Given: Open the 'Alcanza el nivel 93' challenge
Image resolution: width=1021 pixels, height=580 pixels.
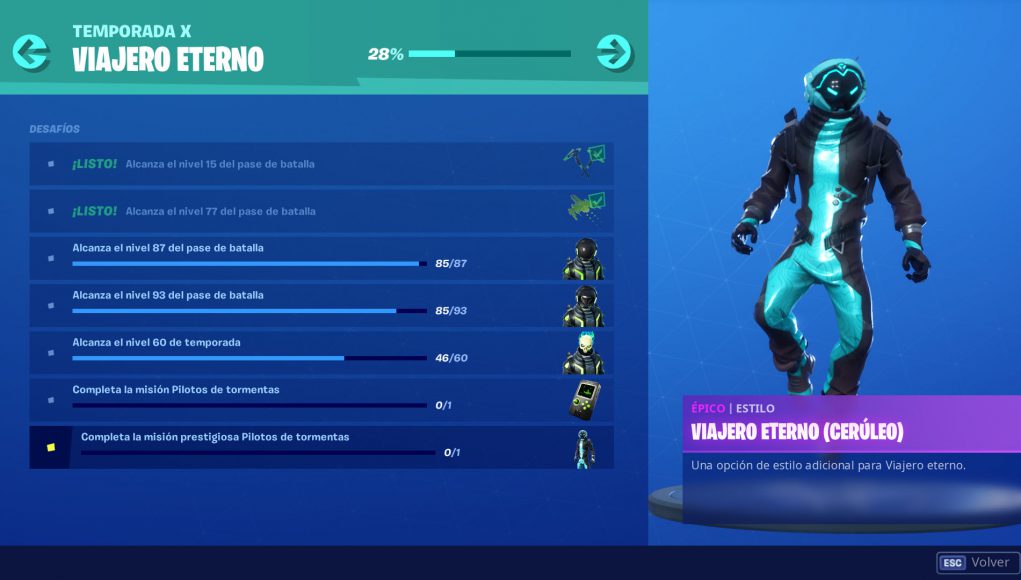Looking at the screenshot, I should pyautogui.click(x=300, y=305).
